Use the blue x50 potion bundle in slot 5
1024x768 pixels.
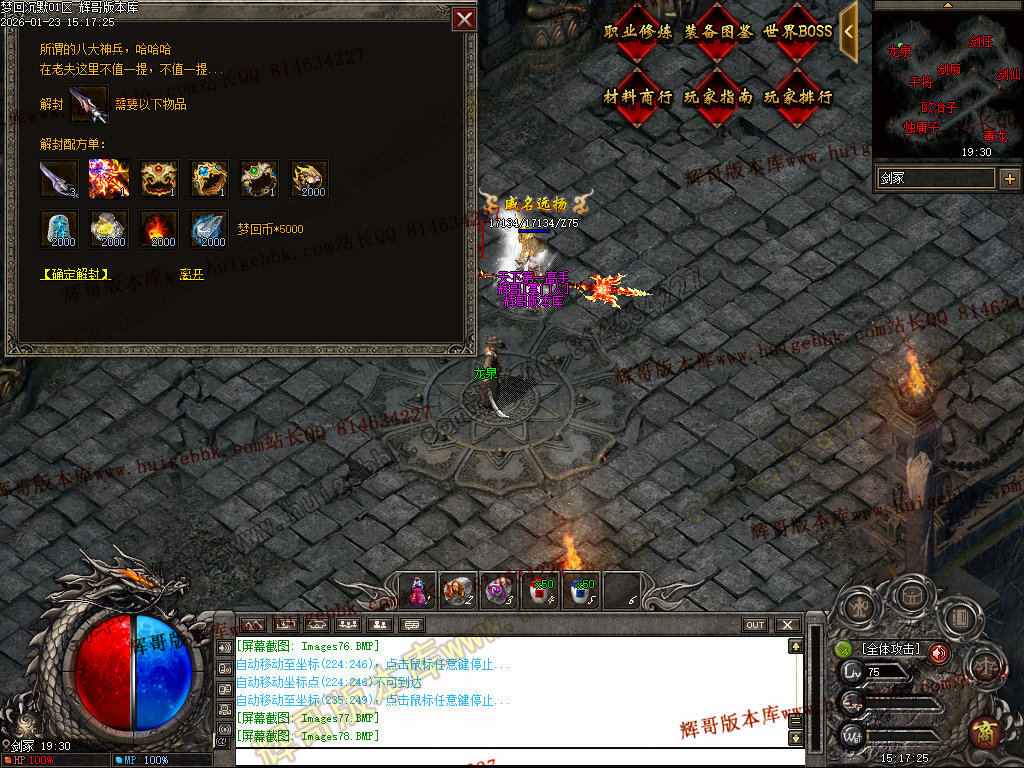(581, 590)
